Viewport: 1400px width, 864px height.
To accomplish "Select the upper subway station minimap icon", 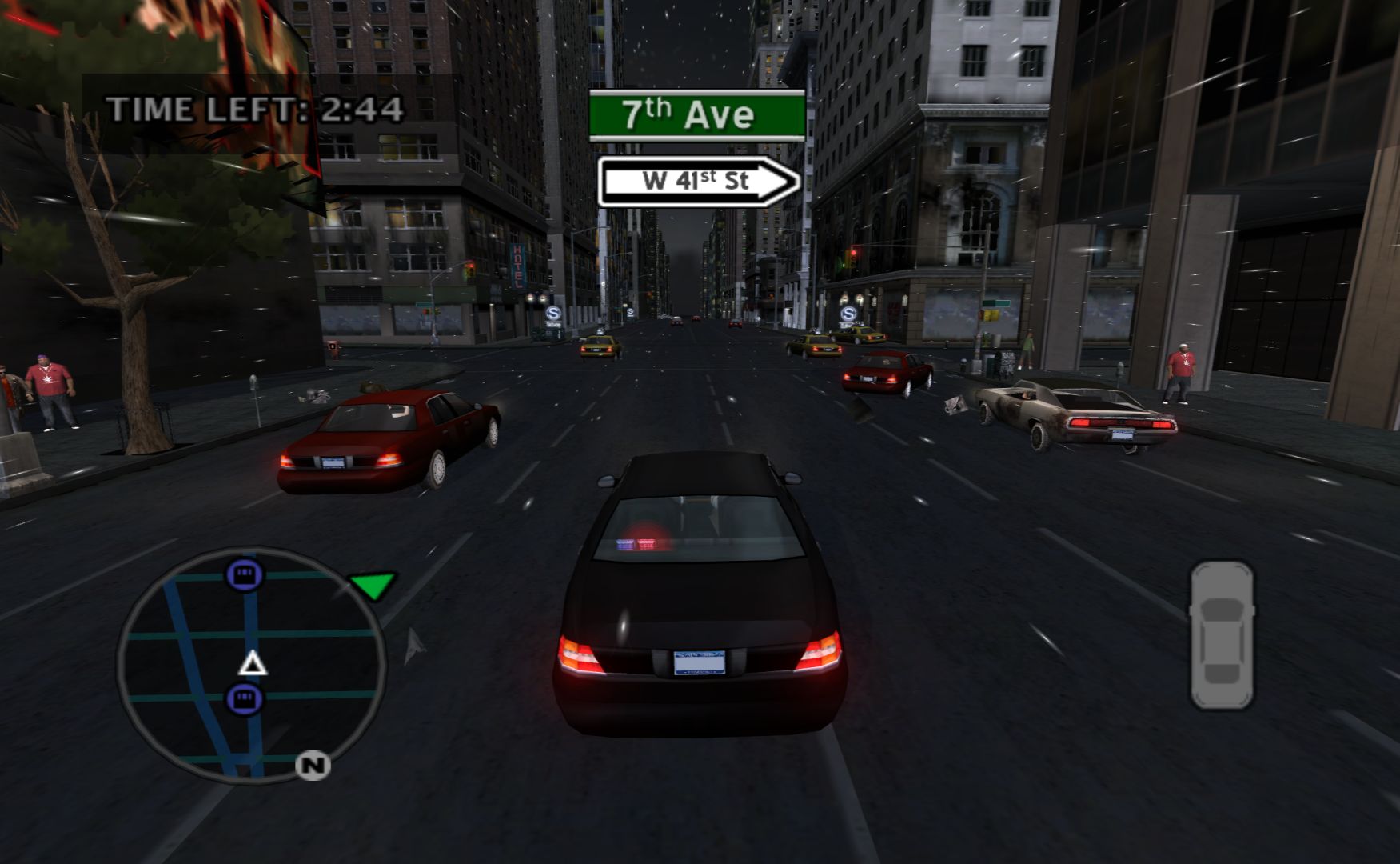I will (x=245, y=574).
